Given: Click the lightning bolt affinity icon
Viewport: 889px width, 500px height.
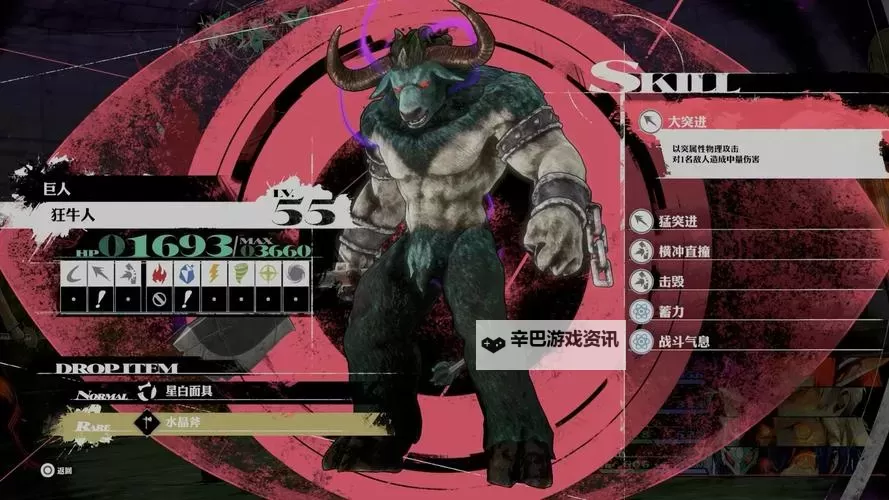Looking at the screenshot, I should 213,273.
